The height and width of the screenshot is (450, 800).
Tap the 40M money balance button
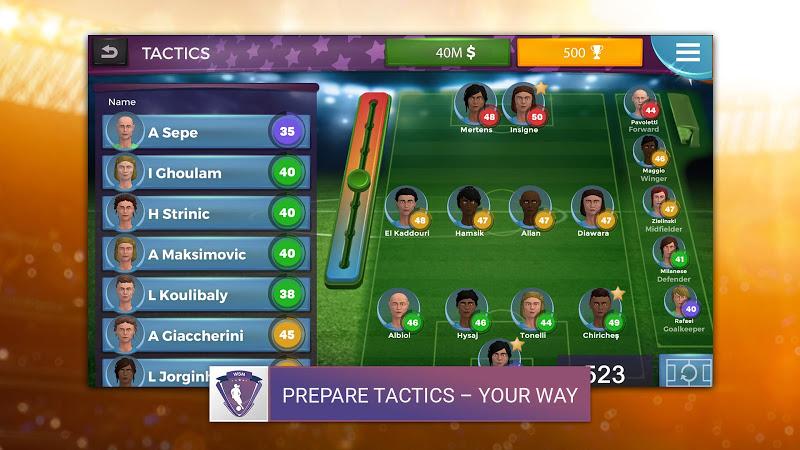[447, 53]
